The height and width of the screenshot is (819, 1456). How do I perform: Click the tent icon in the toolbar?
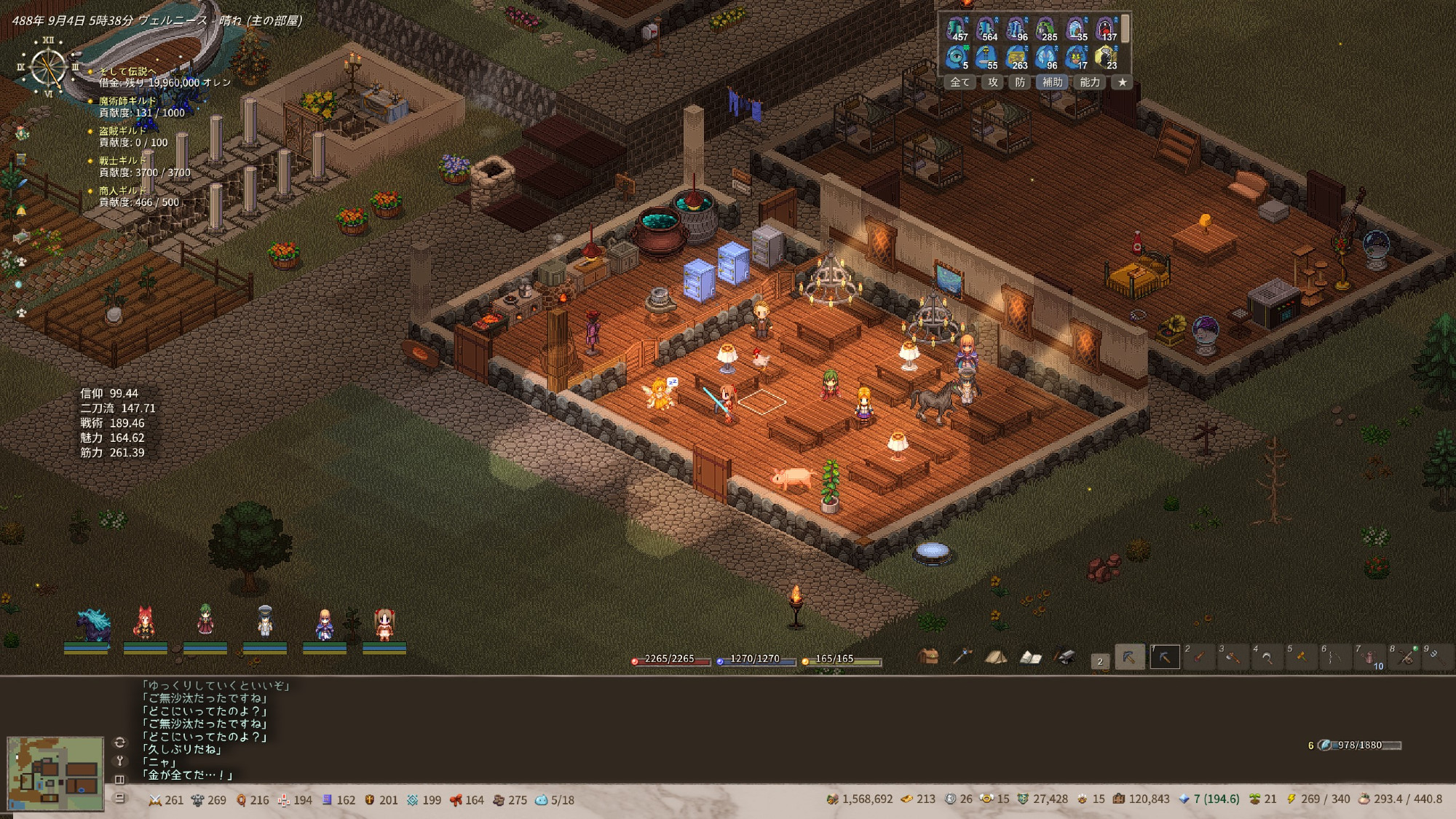point(995,657)
